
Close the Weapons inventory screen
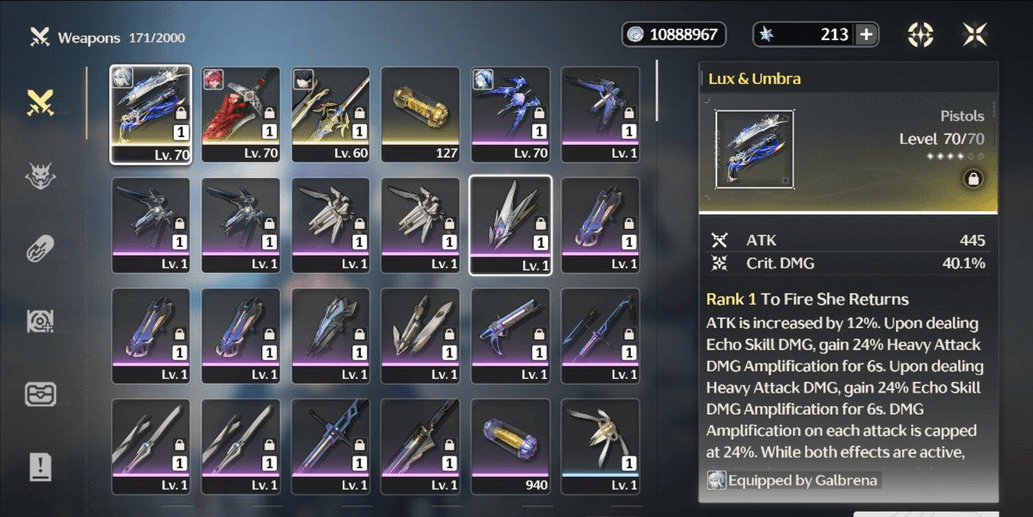974,35
